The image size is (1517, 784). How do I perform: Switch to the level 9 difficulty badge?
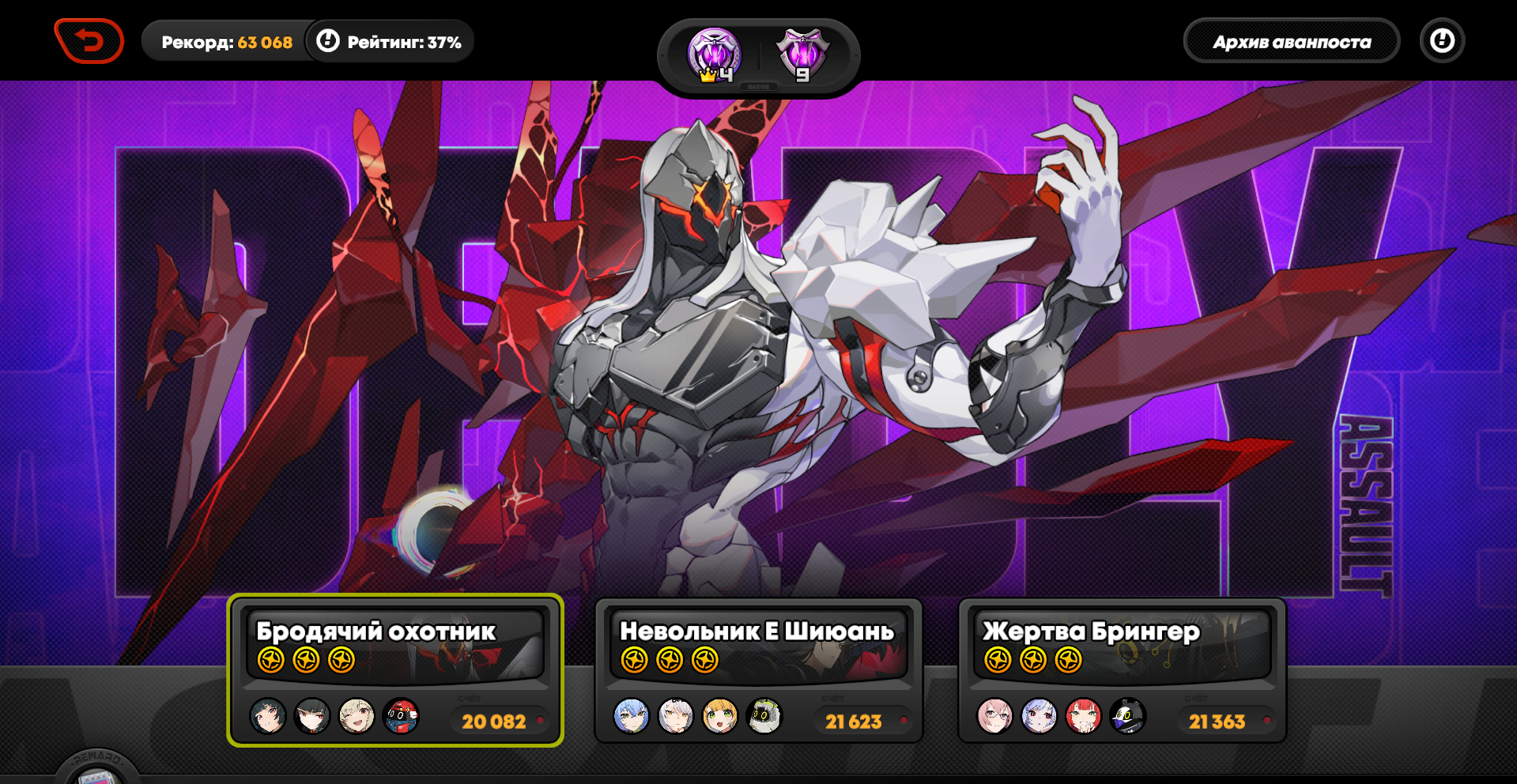click(x=802, y=55)
